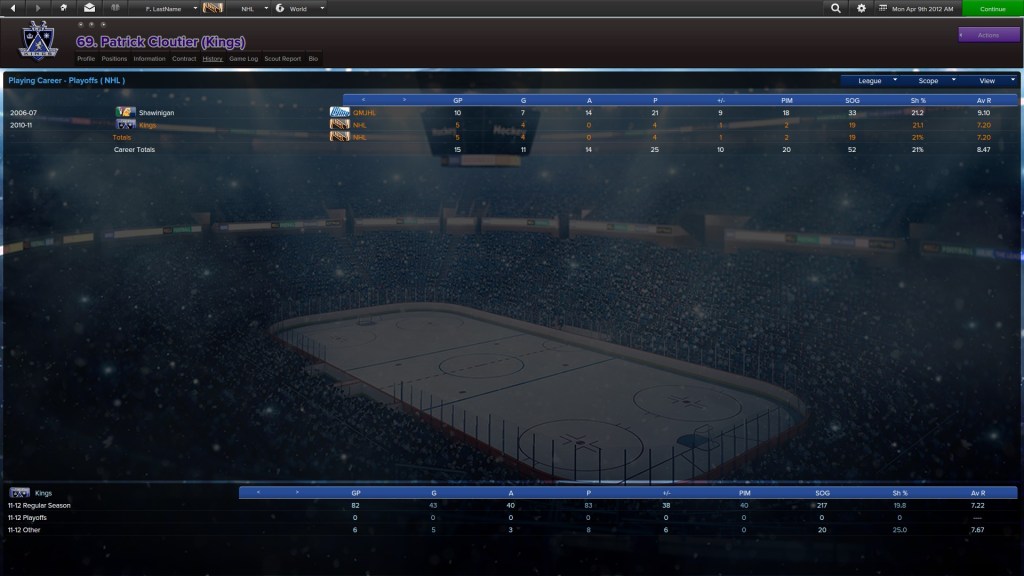Show the Information tab
1024x576 pixels.
(149, 59)
